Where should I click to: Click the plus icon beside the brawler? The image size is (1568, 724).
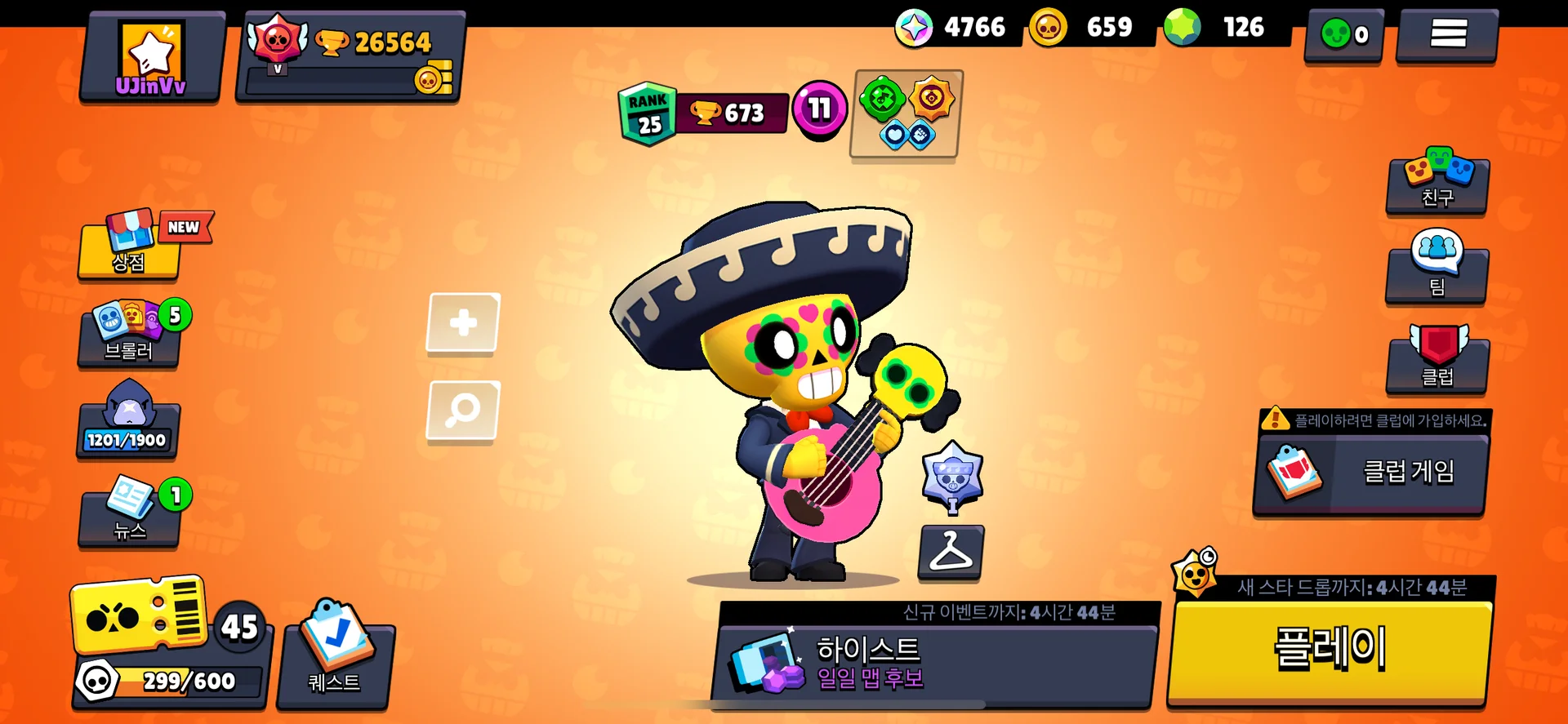461,322
